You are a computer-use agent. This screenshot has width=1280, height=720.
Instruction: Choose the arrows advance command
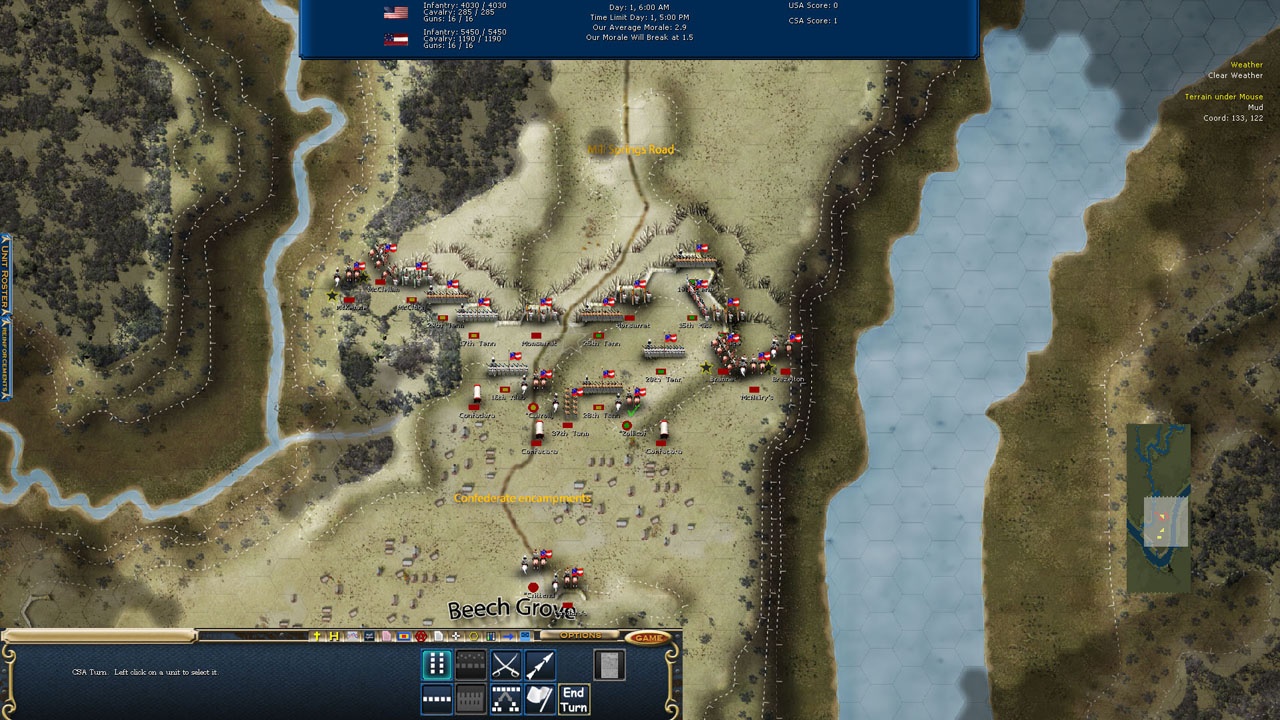pos(539,664)
